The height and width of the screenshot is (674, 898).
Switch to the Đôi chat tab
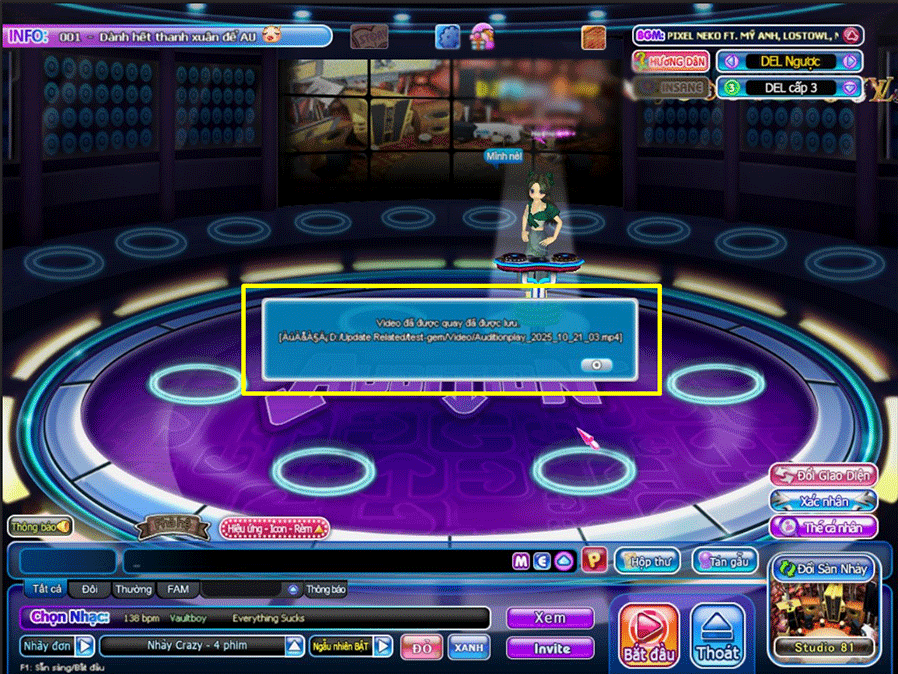pyautogui.click(x=90, y=590)
